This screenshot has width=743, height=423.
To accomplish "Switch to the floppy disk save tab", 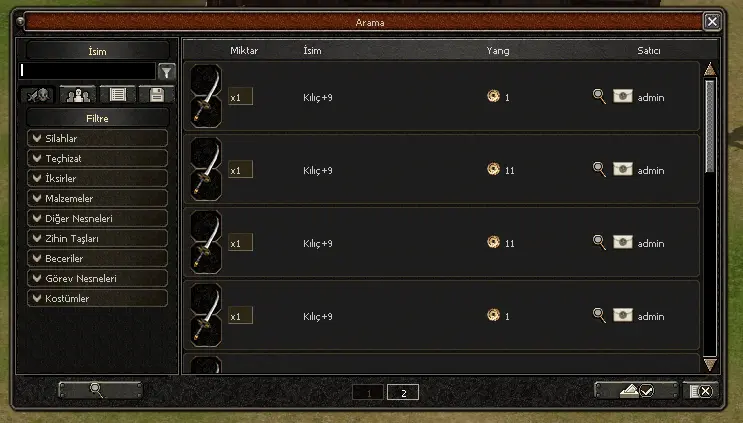I will 157,95.
